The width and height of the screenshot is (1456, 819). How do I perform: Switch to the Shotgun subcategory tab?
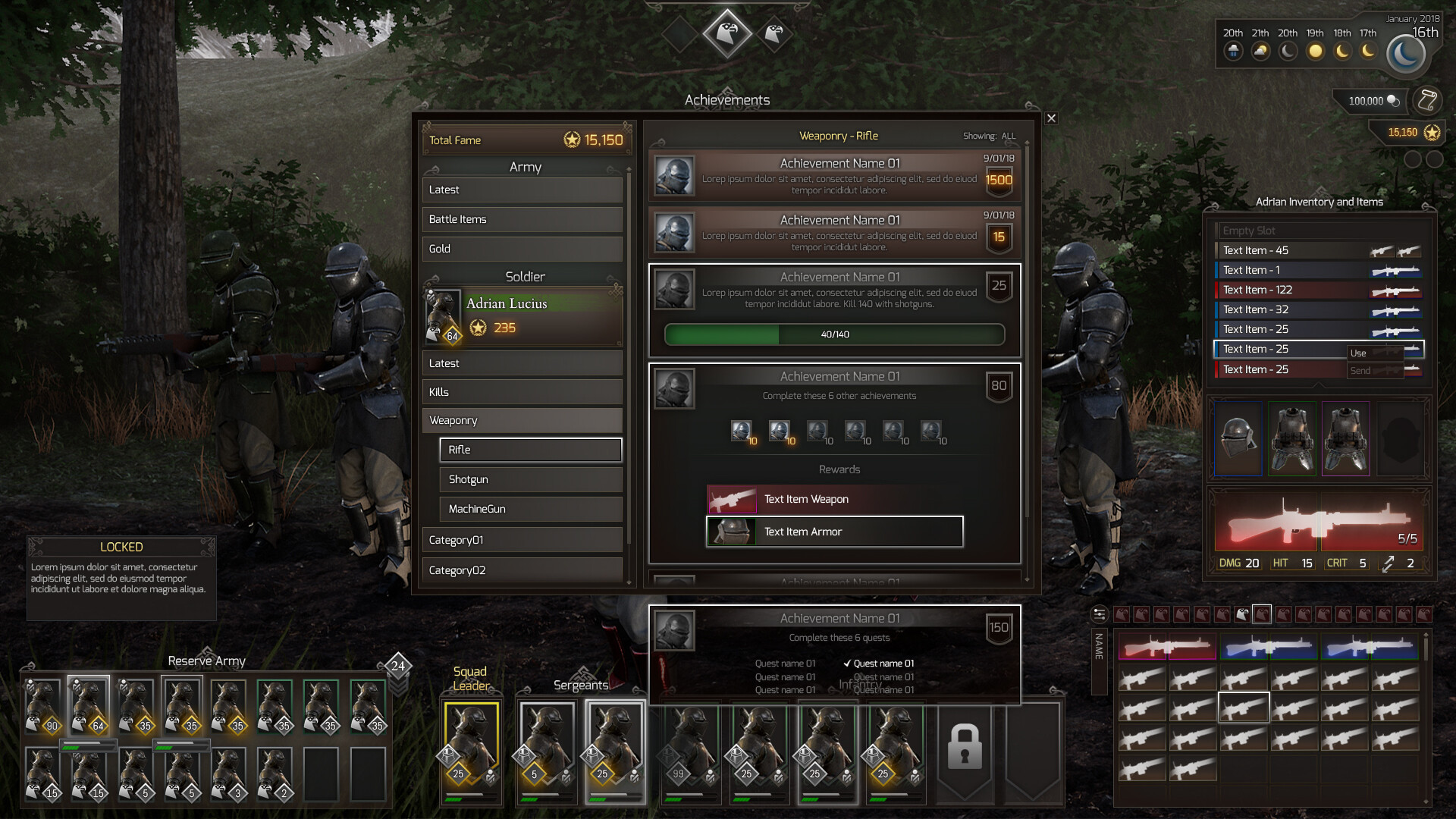pyautogui.click(x=530, y=479)
